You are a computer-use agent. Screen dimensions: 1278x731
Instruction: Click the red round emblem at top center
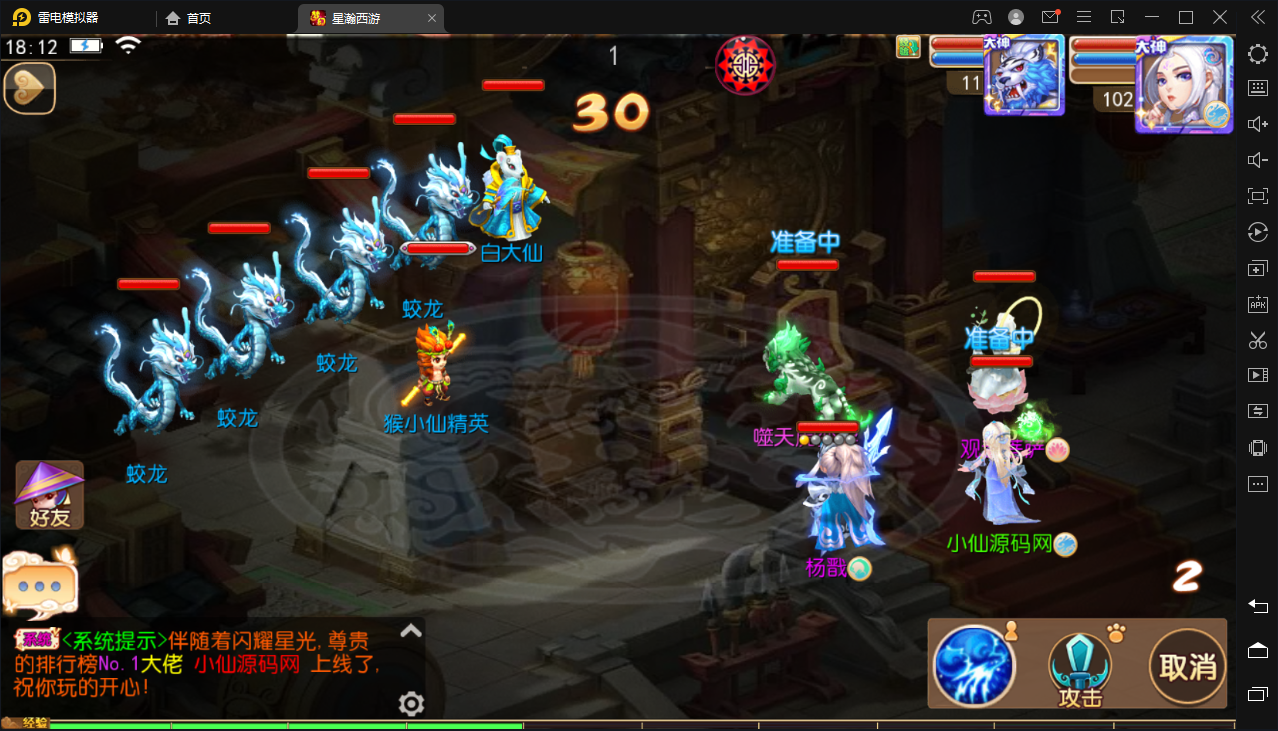coord(745,65)
